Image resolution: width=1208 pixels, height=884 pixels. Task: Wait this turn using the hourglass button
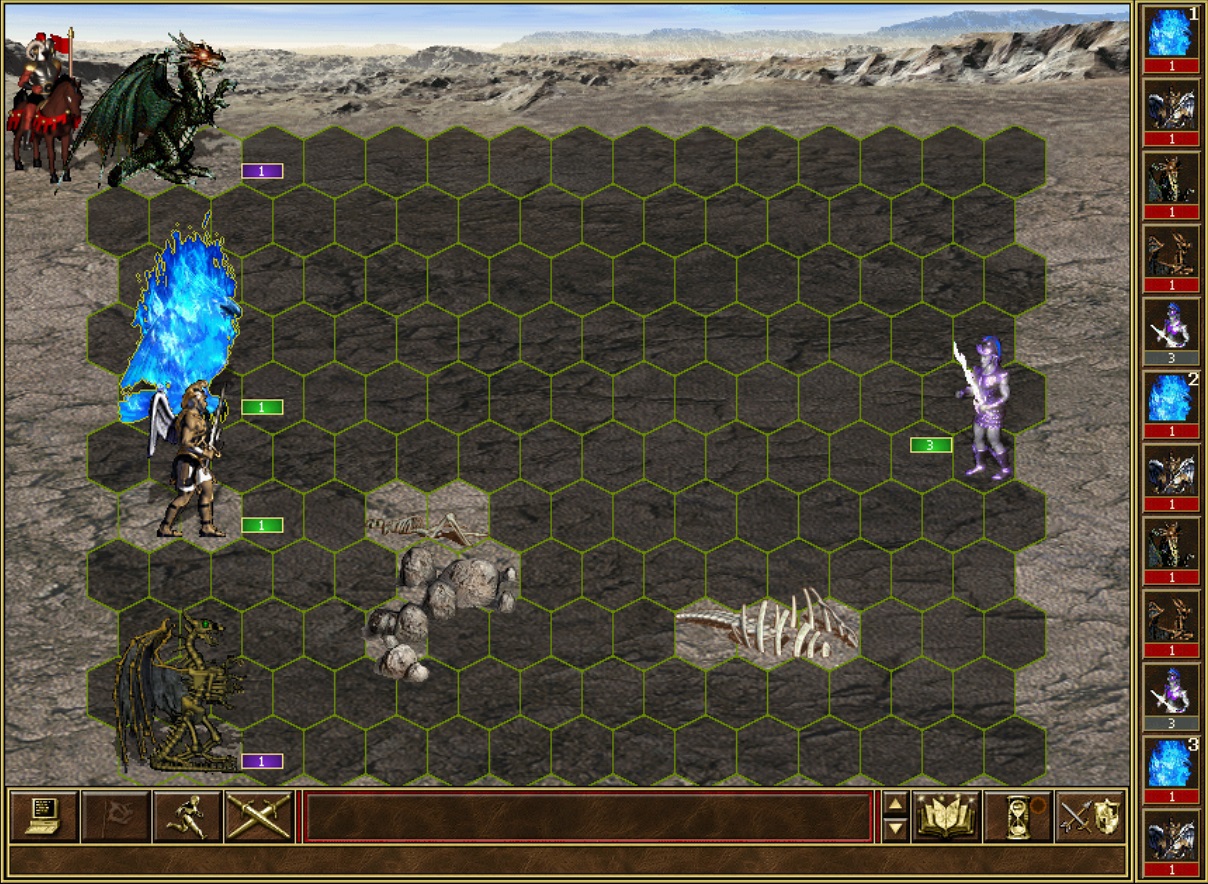point(1017,816)
